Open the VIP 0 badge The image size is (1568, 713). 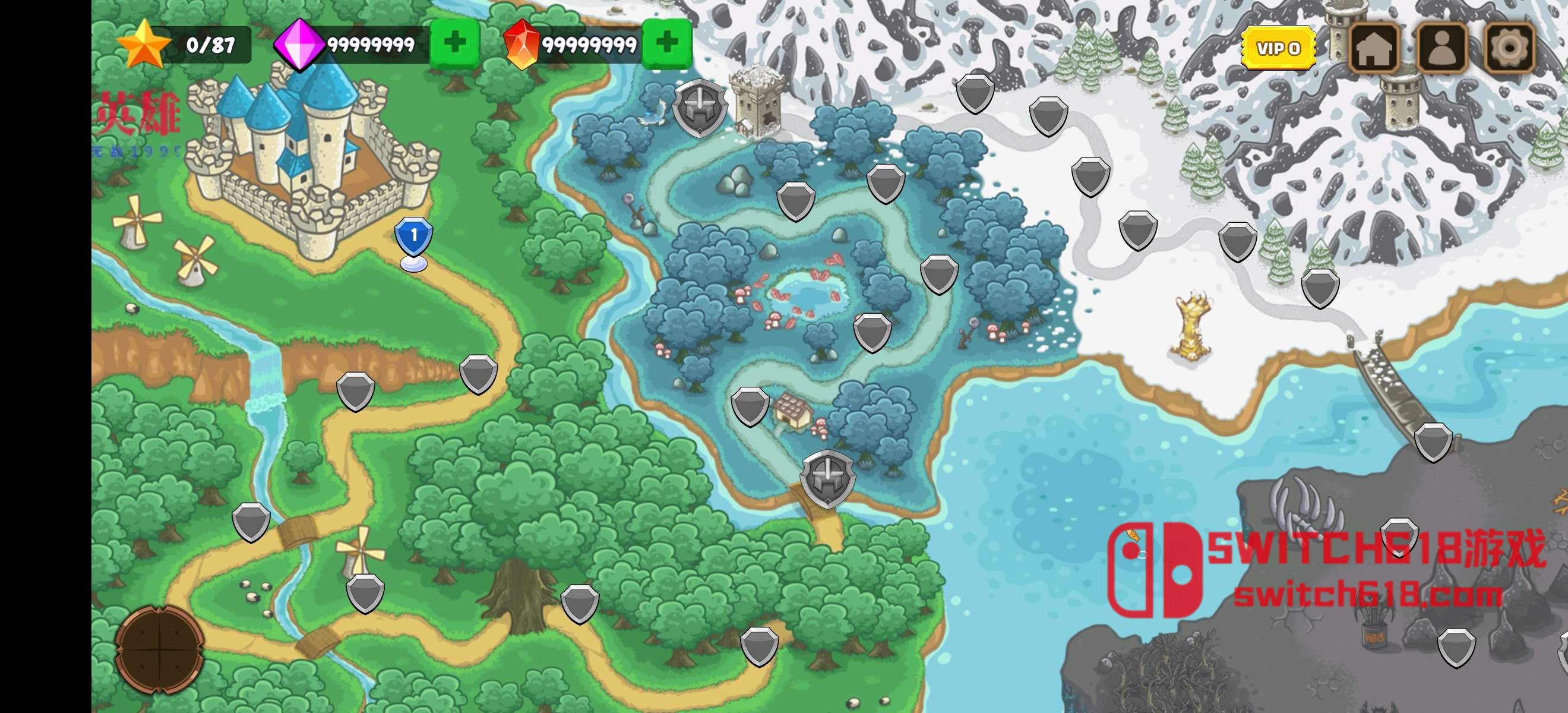[1278, 48]
